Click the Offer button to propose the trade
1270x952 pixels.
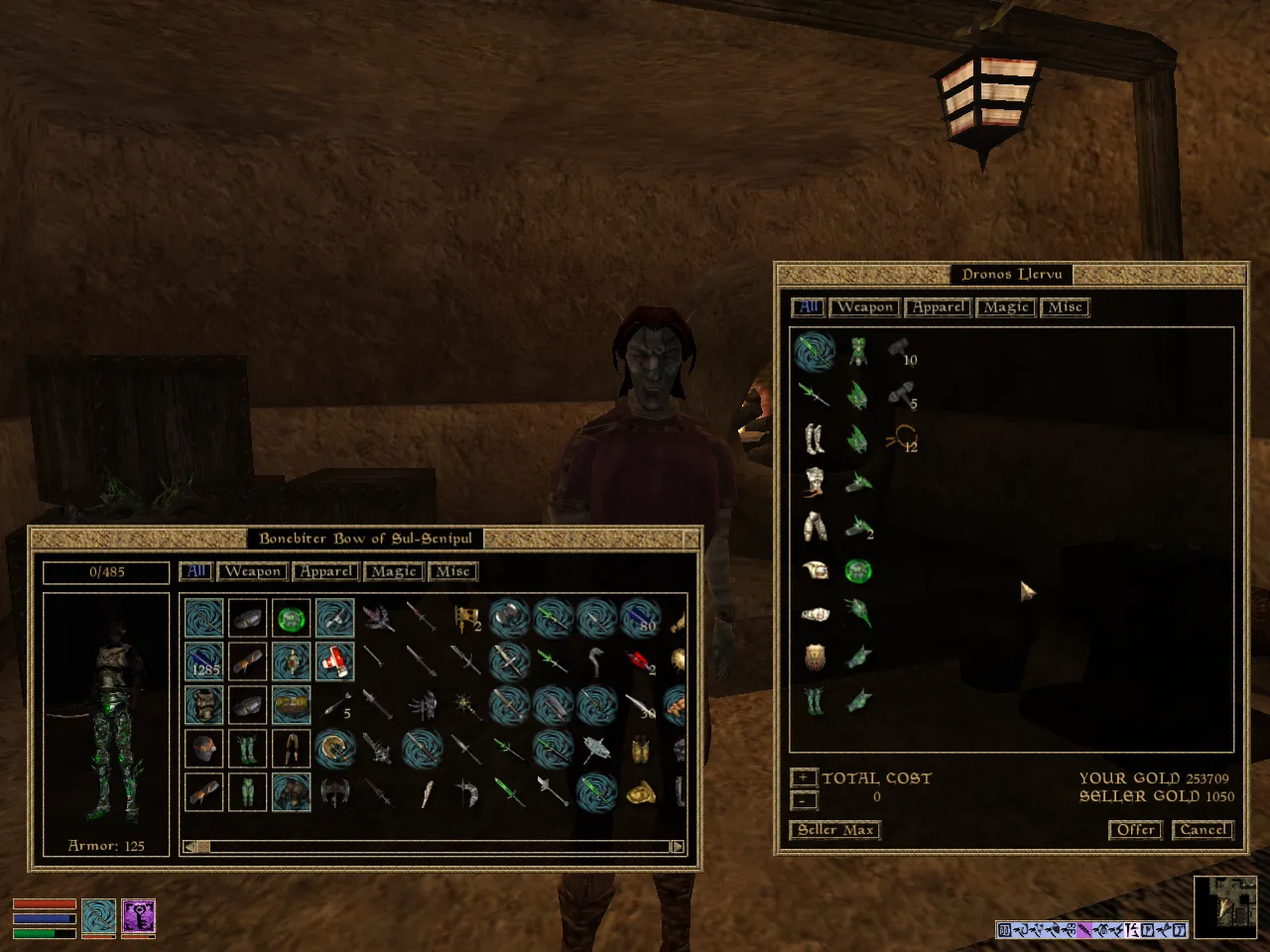(1135, 830)
